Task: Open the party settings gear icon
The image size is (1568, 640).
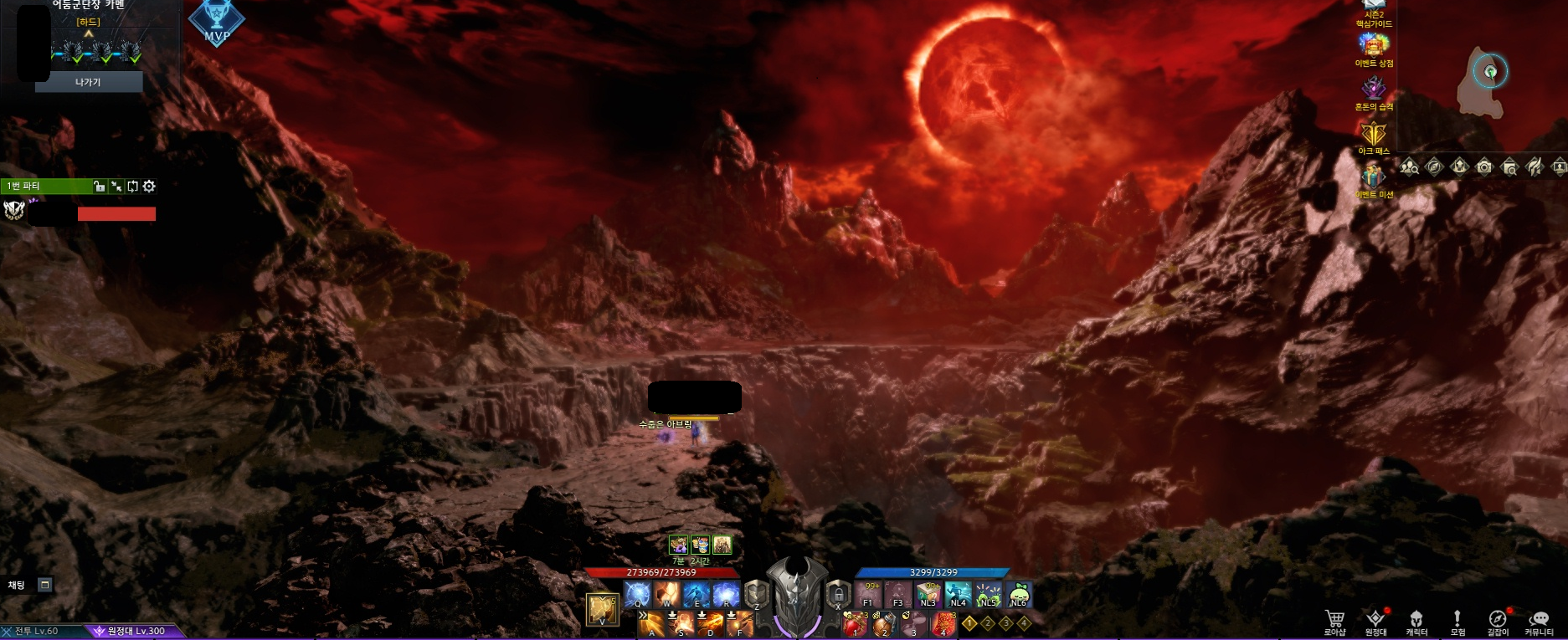Action: 149,187
